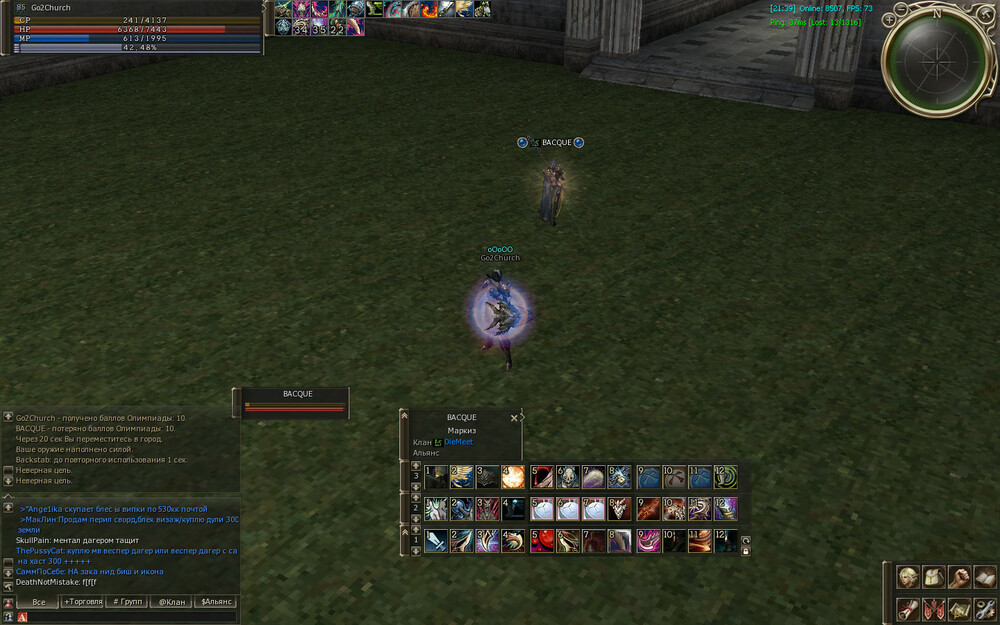Switch to the Все chat tab
Viewport: 1000px width, 625px height.
coord(39,602)
